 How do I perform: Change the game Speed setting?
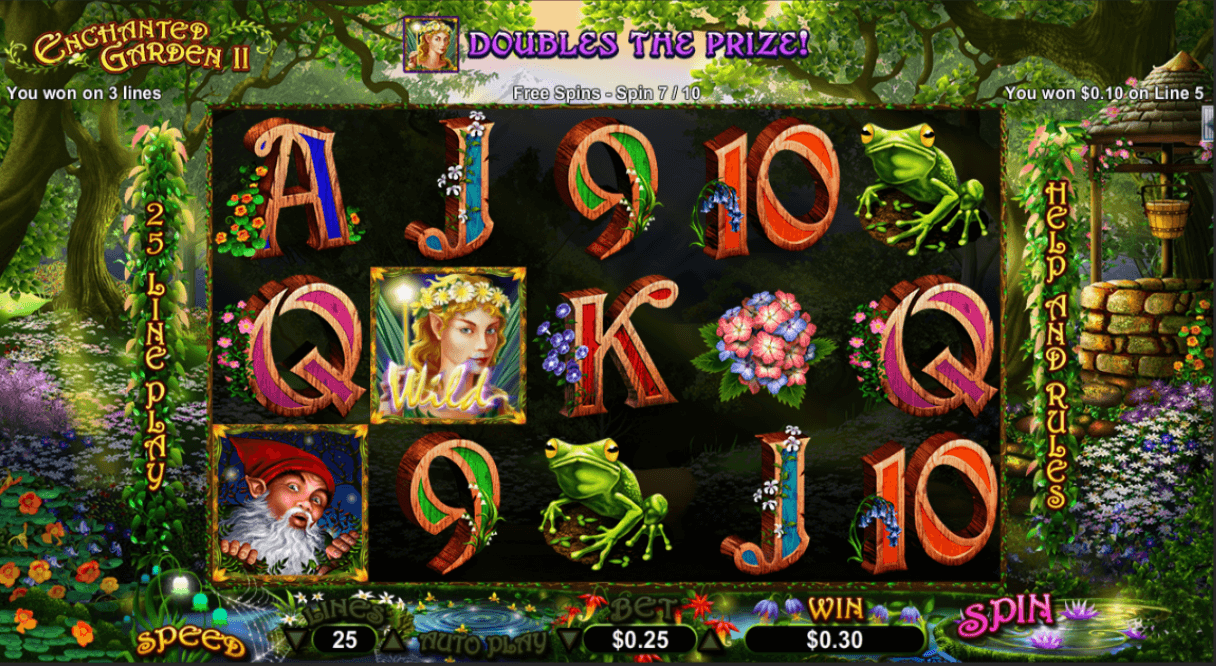pyautogui.click(x=190, y=641)
